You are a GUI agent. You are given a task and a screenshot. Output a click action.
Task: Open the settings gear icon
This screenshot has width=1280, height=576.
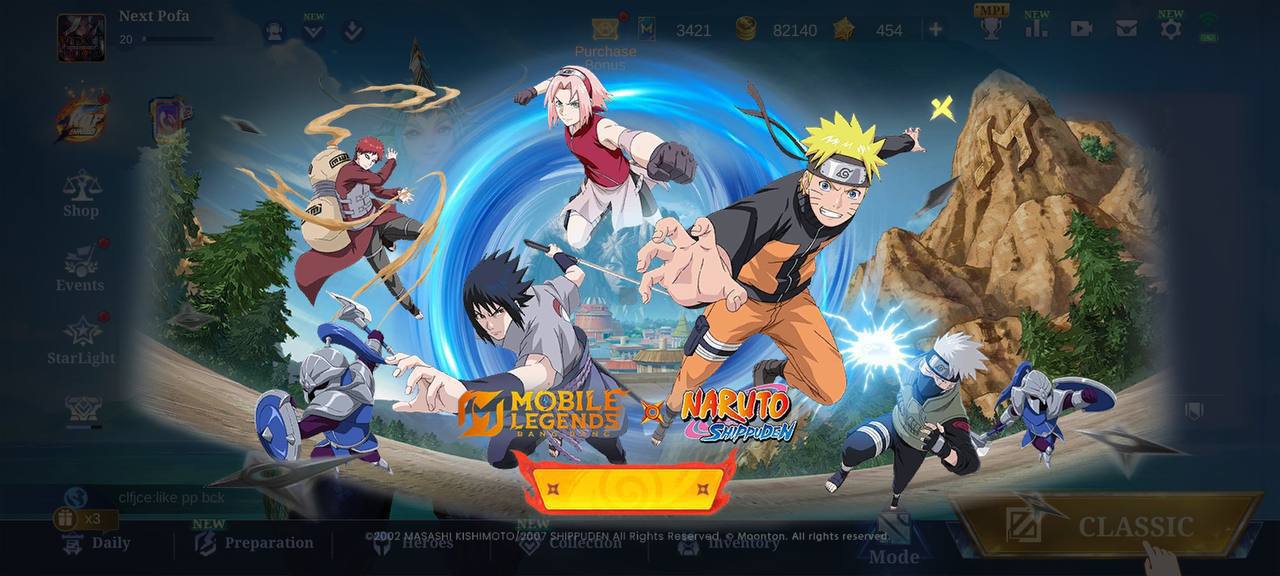(x=1170, y=29)
